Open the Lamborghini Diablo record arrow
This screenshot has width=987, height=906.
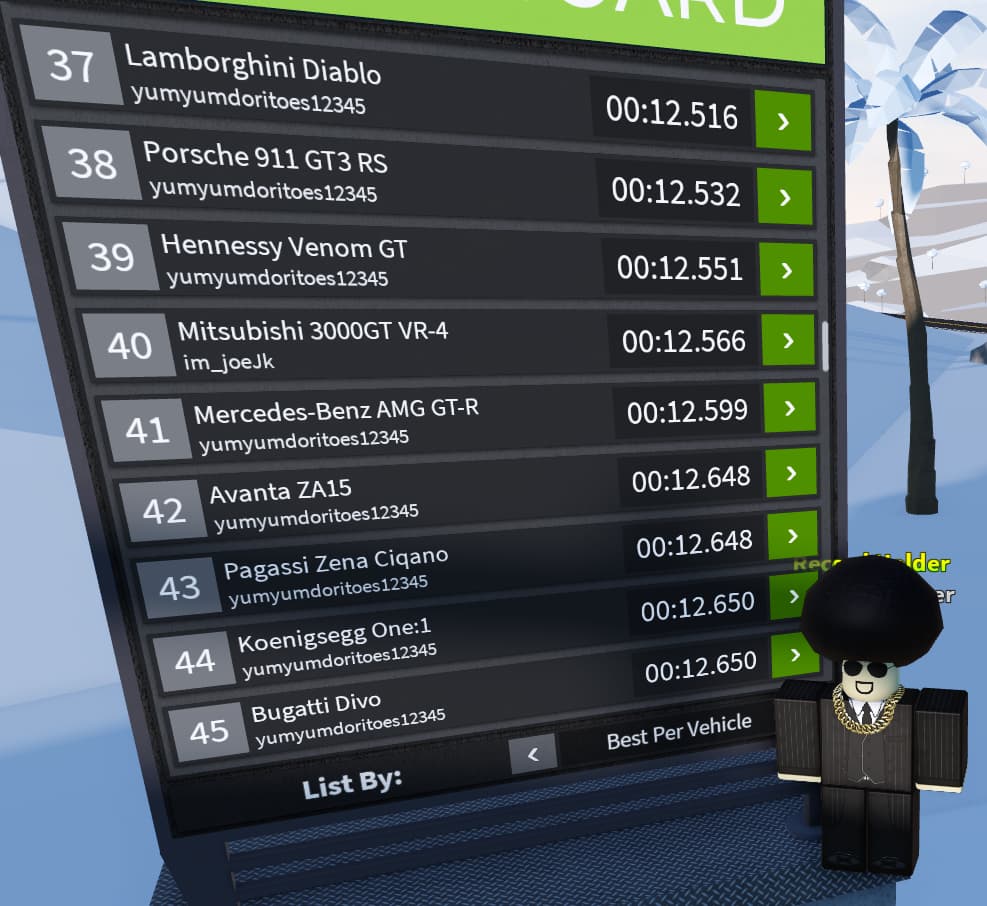click(782, 121)
